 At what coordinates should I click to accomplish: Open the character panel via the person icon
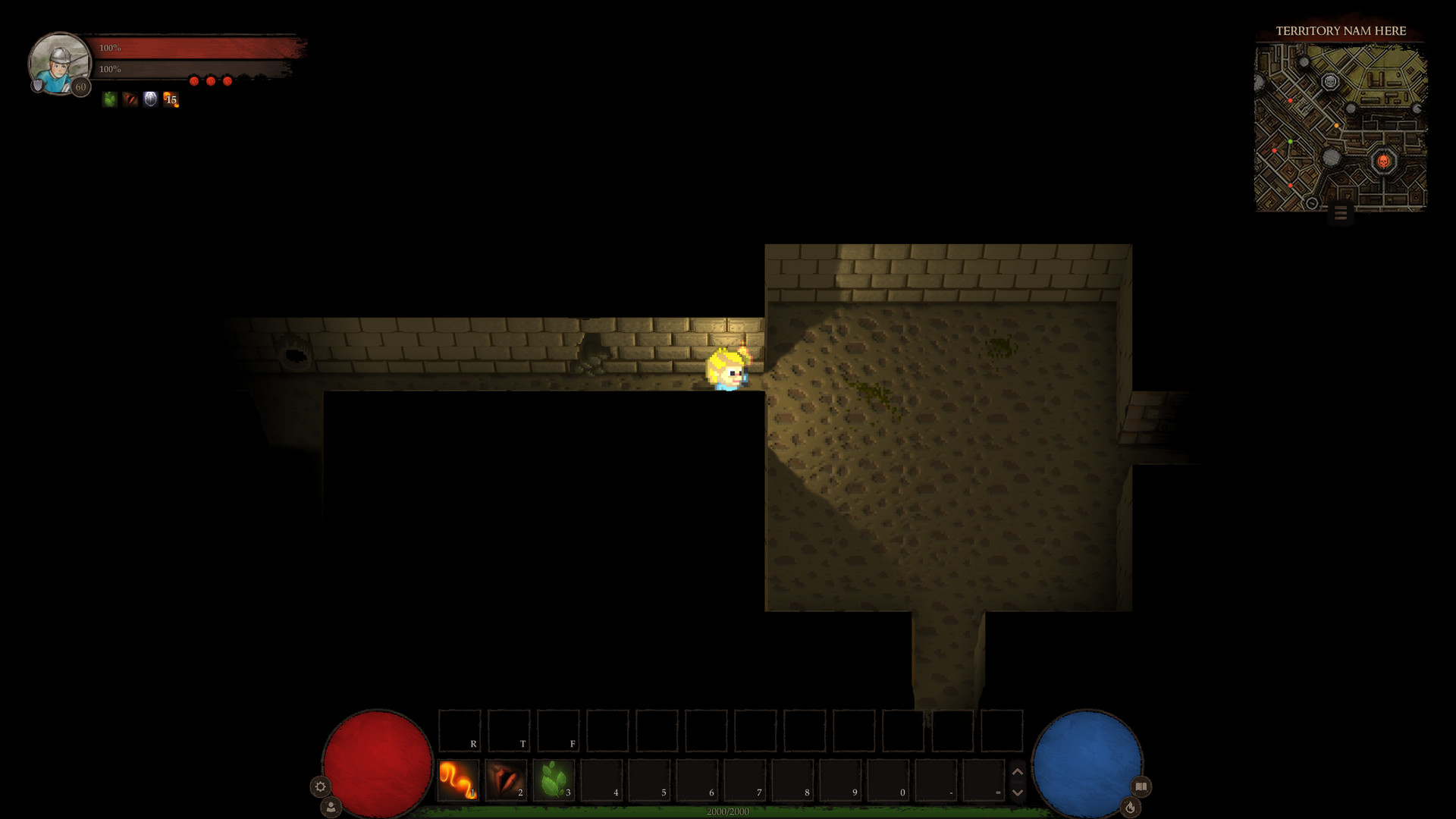click(331, 808)
